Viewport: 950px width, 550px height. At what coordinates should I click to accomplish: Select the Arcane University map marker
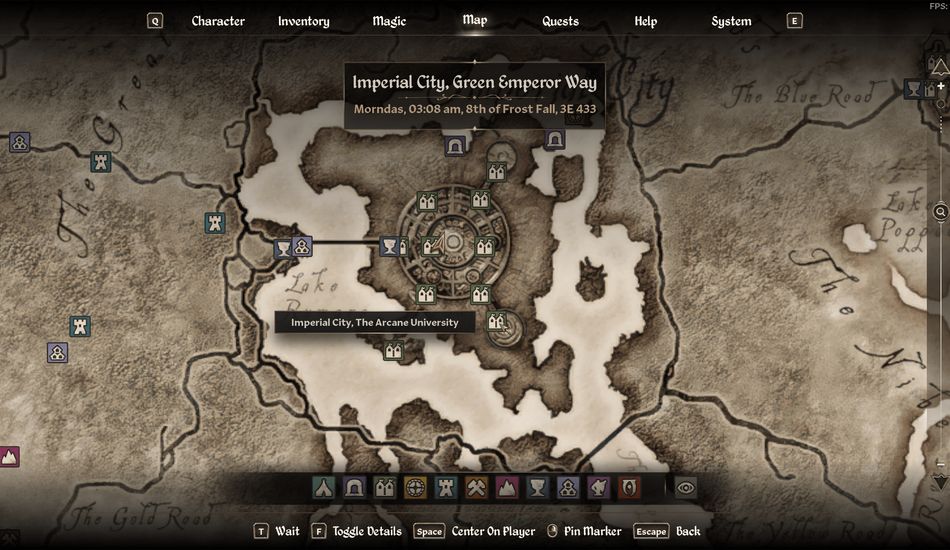point(497,322)
